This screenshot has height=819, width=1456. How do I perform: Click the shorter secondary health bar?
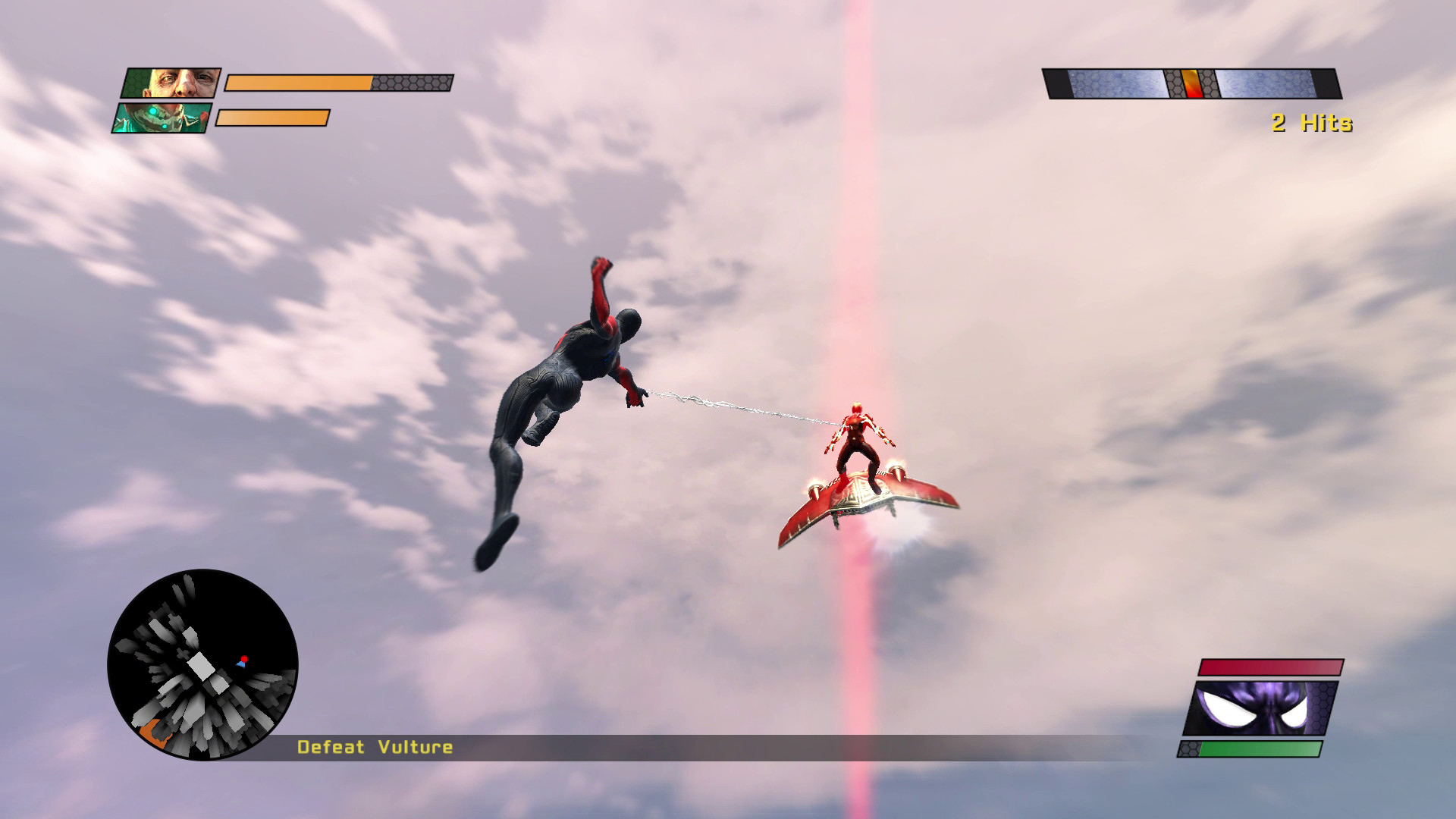[271, 119]
